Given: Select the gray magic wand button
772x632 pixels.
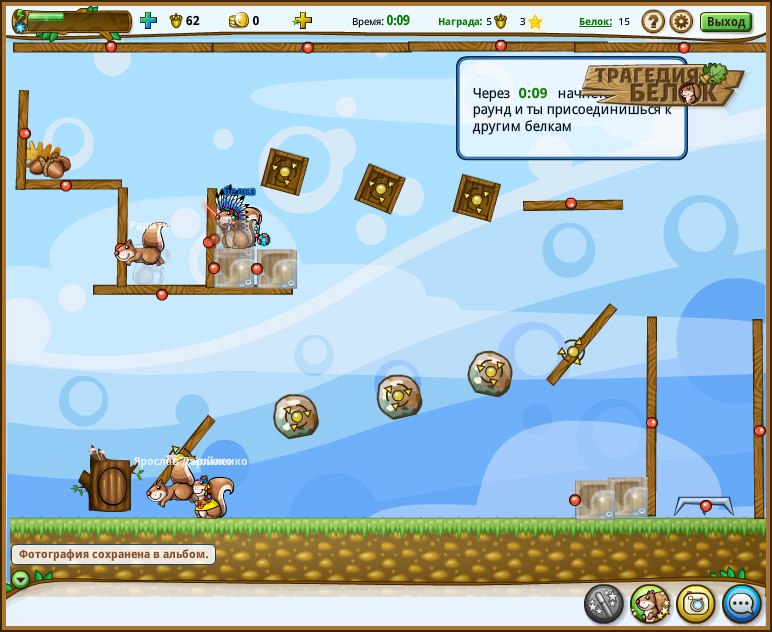Looking at the screenshot, I should (604, 603).
